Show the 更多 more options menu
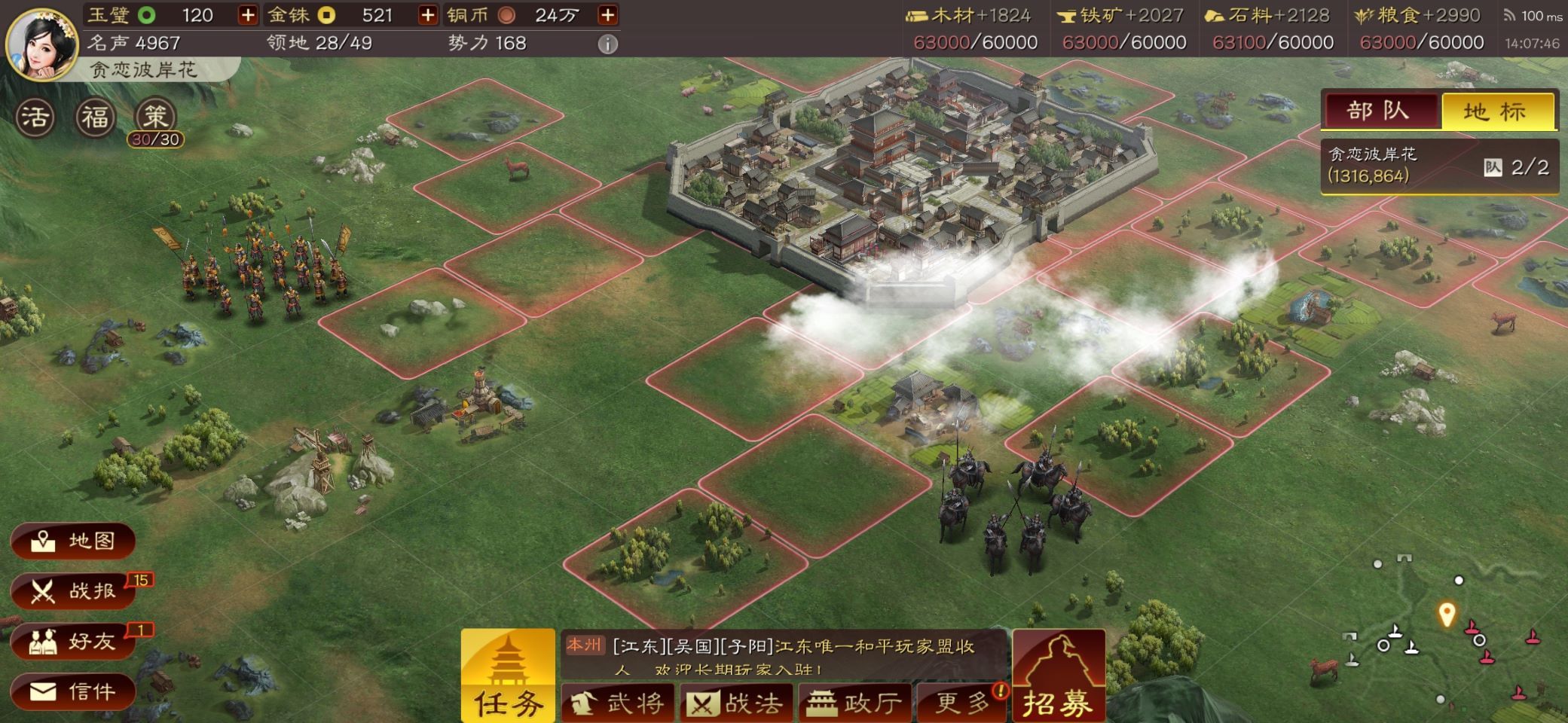Screen dimensions: 1568x723 [961, 703]
